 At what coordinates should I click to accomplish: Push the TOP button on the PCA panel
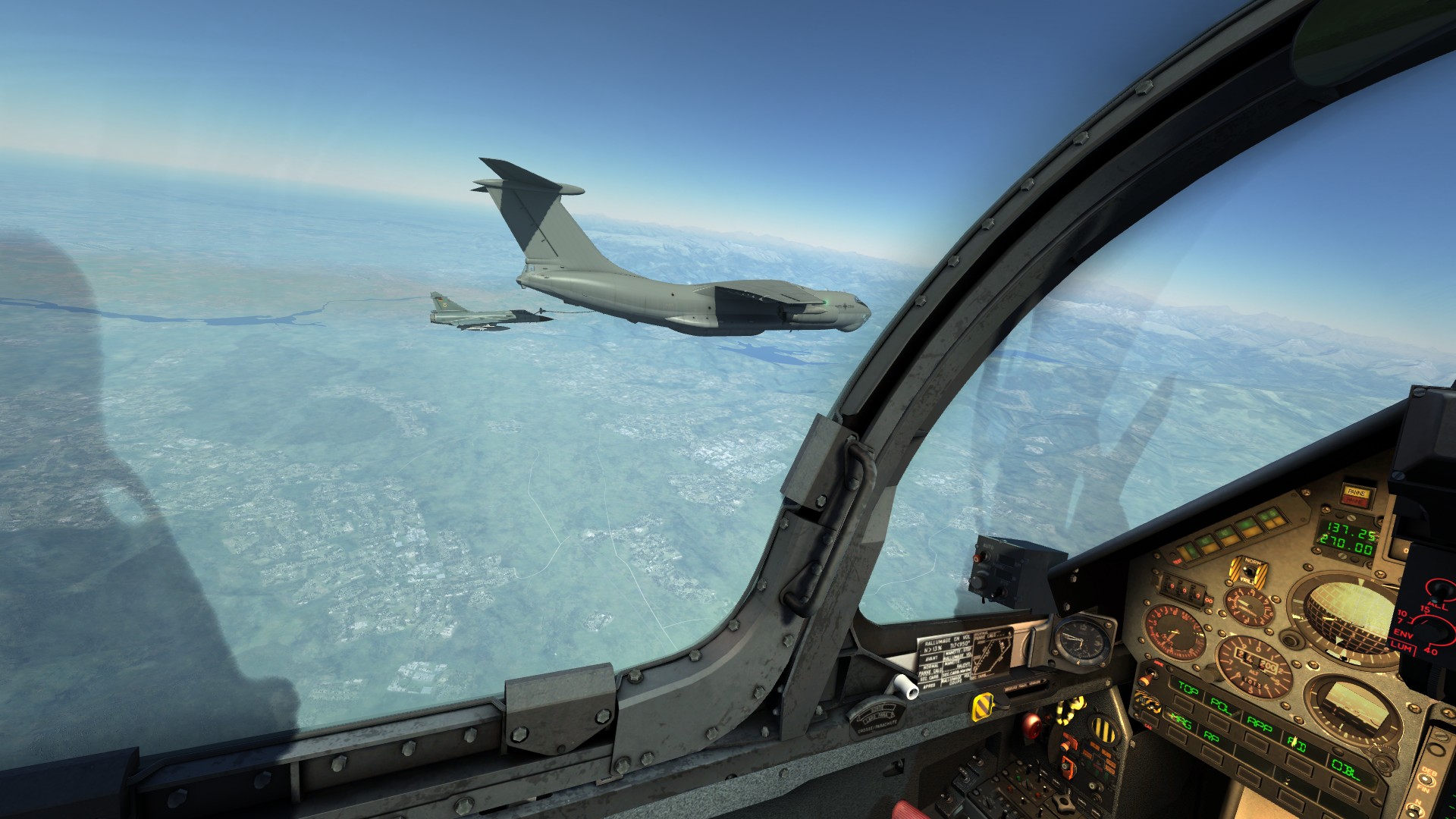coord(1187,689)
